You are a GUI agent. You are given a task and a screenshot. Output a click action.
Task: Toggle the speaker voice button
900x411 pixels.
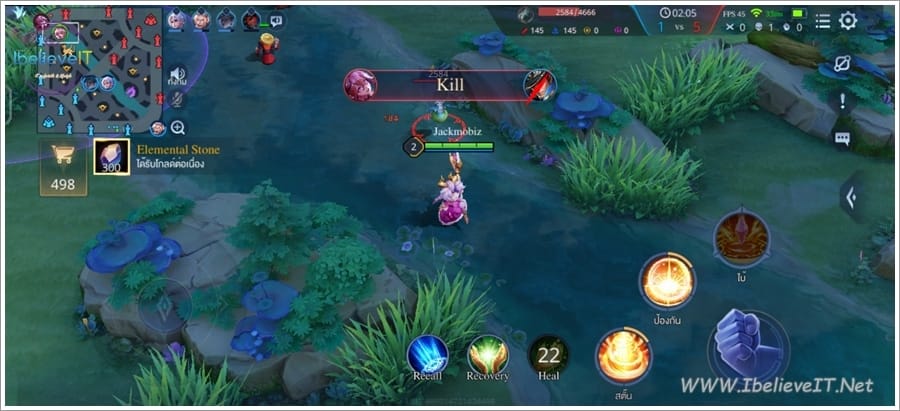pos(178,75)
